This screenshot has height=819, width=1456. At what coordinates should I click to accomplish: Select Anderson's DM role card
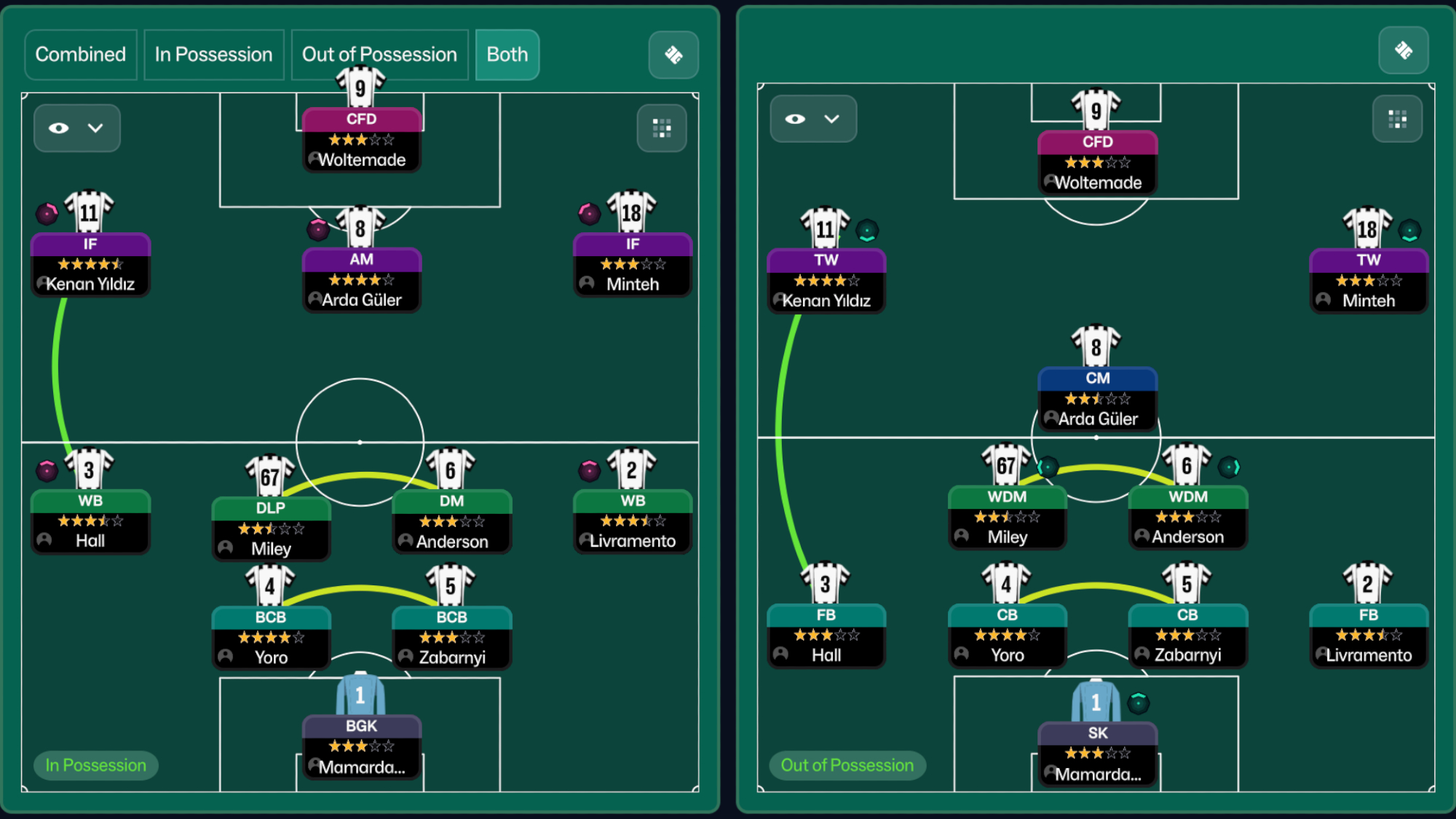tap(451, 521)
